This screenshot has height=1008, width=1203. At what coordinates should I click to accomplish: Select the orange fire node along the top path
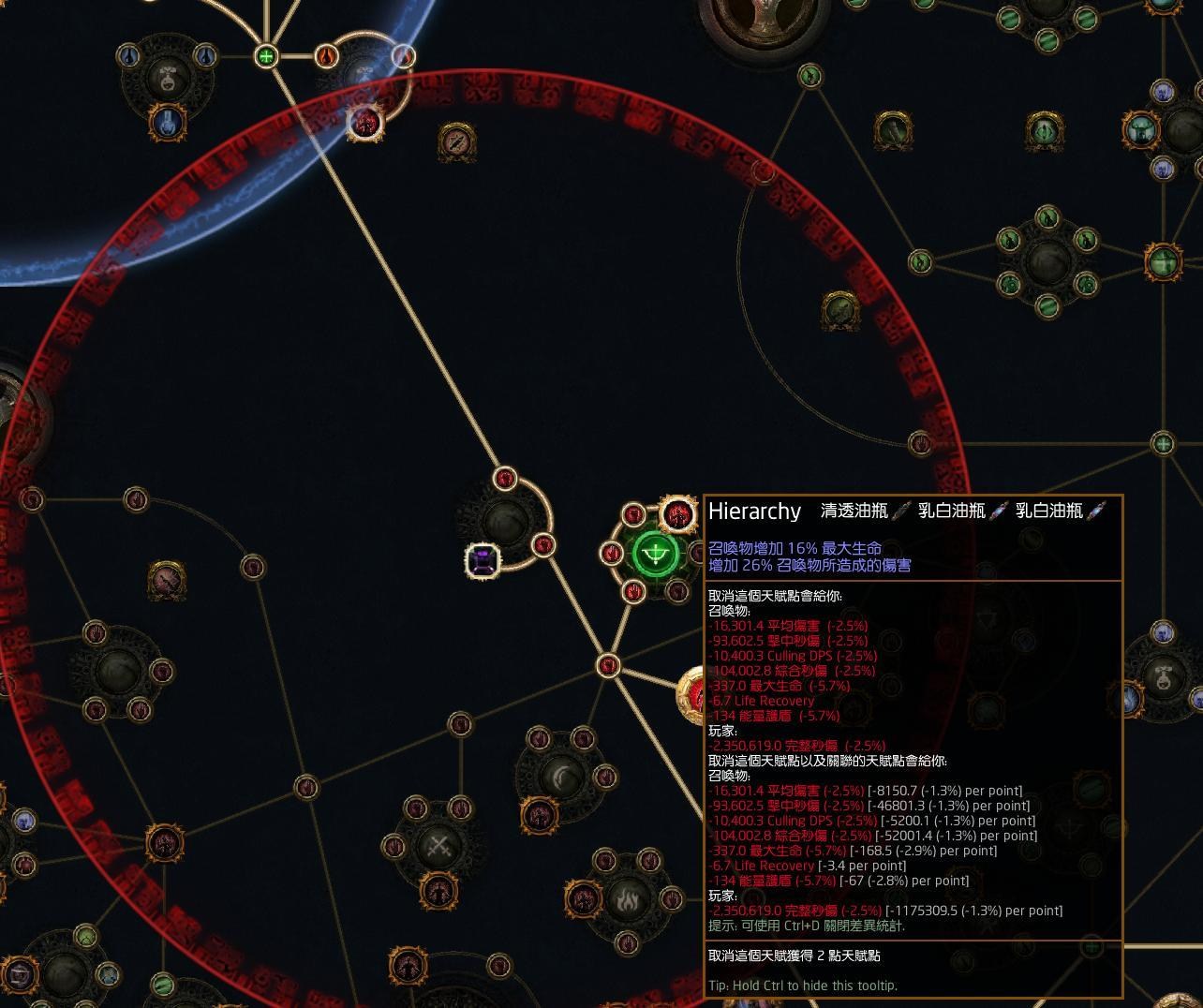327,56
